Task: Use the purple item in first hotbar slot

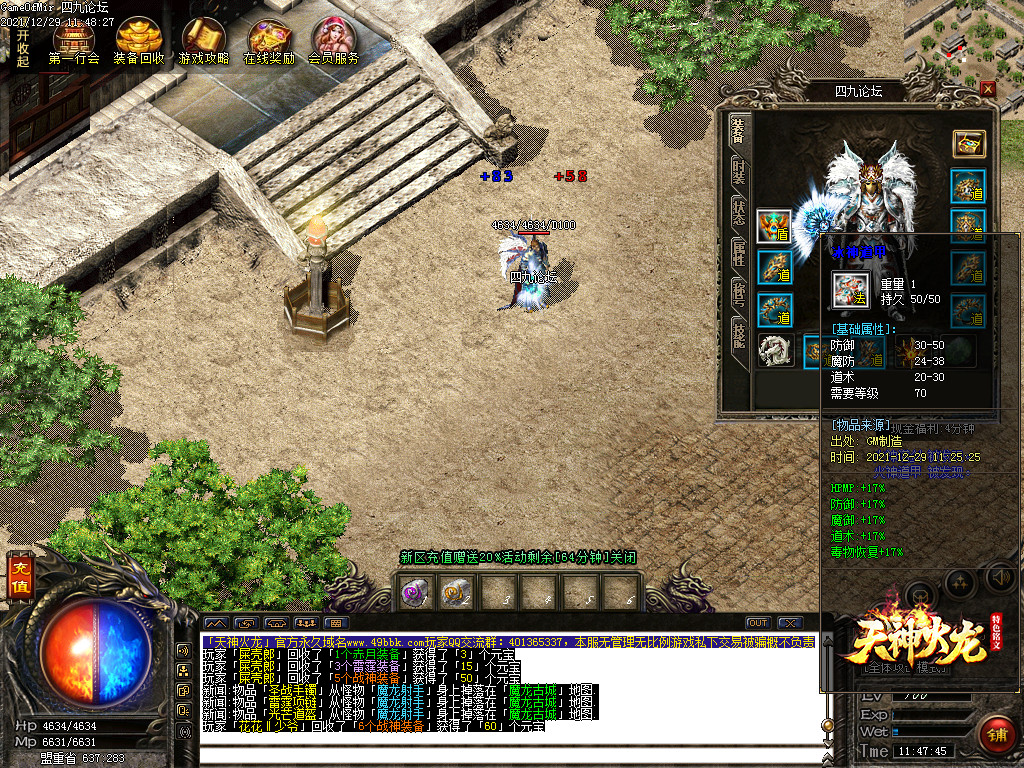Action: [415, 593]
